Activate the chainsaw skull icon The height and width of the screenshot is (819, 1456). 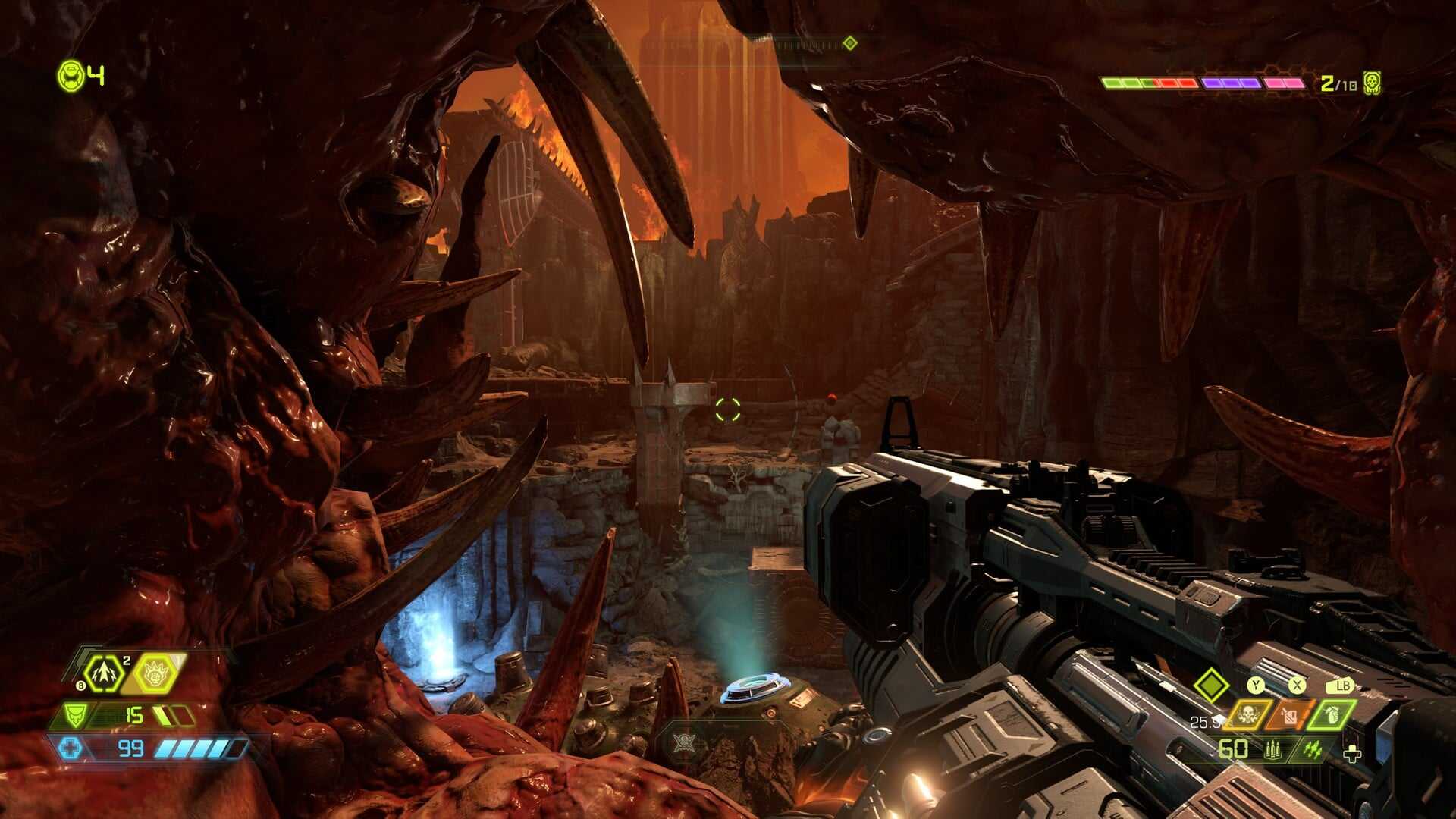[1247, 714]
